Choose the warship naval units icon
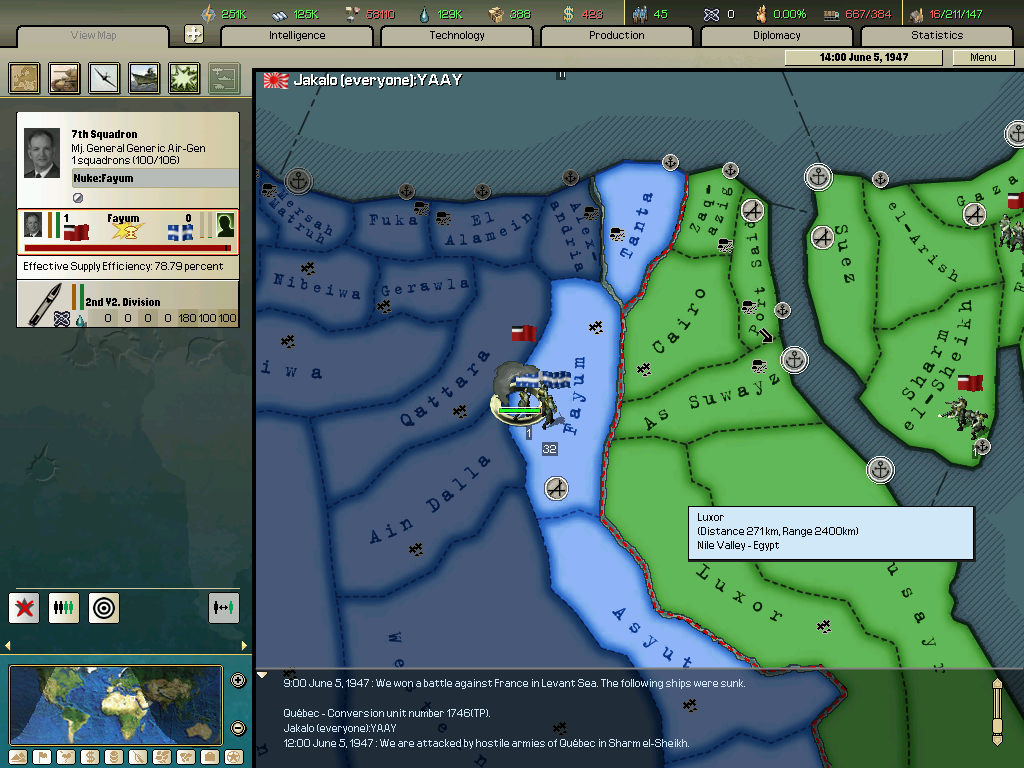The image size is (1024, 768). click(145, 78)
